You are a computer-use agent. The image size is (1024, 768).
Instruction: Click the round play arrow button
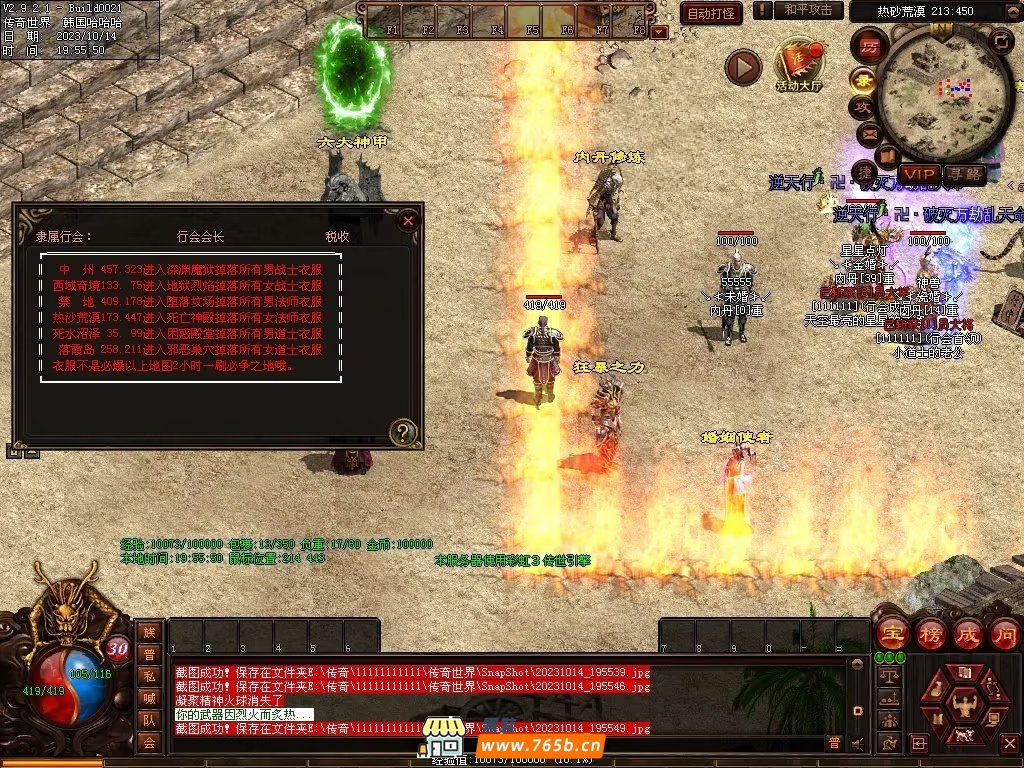click(x=743, y=67)
